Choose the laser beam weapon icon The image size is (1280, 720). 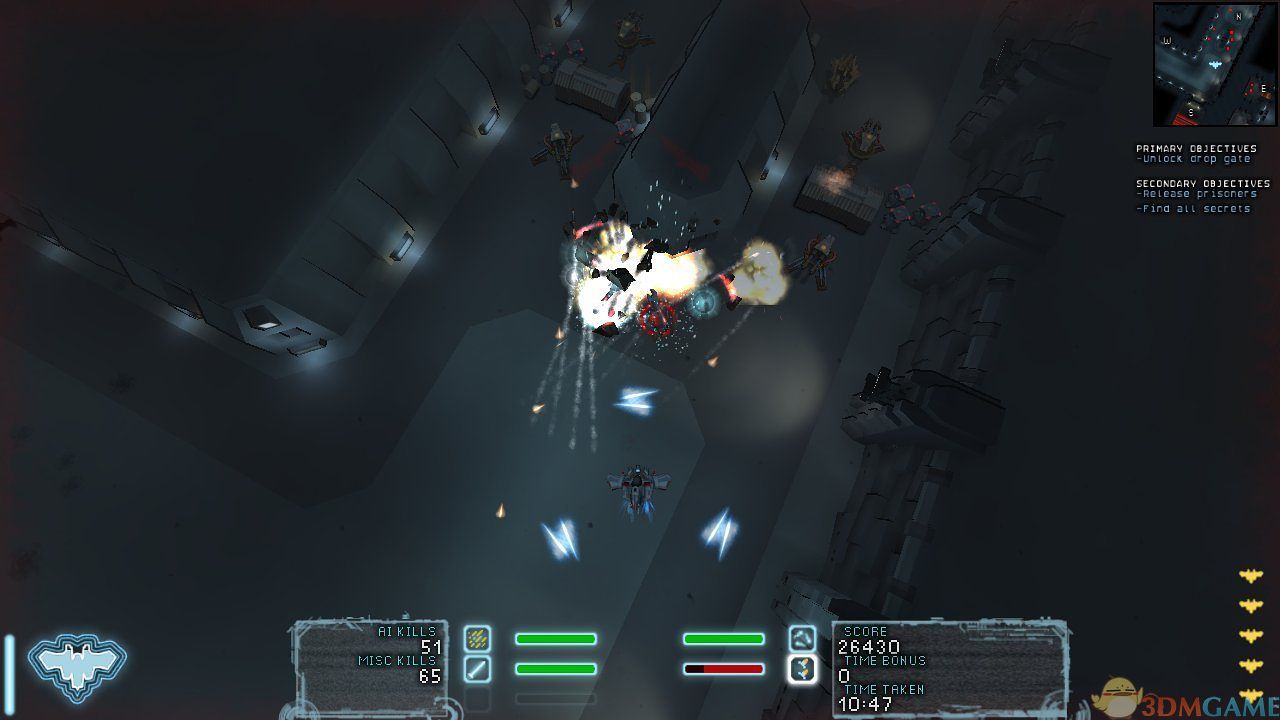(x=477, y=669)
